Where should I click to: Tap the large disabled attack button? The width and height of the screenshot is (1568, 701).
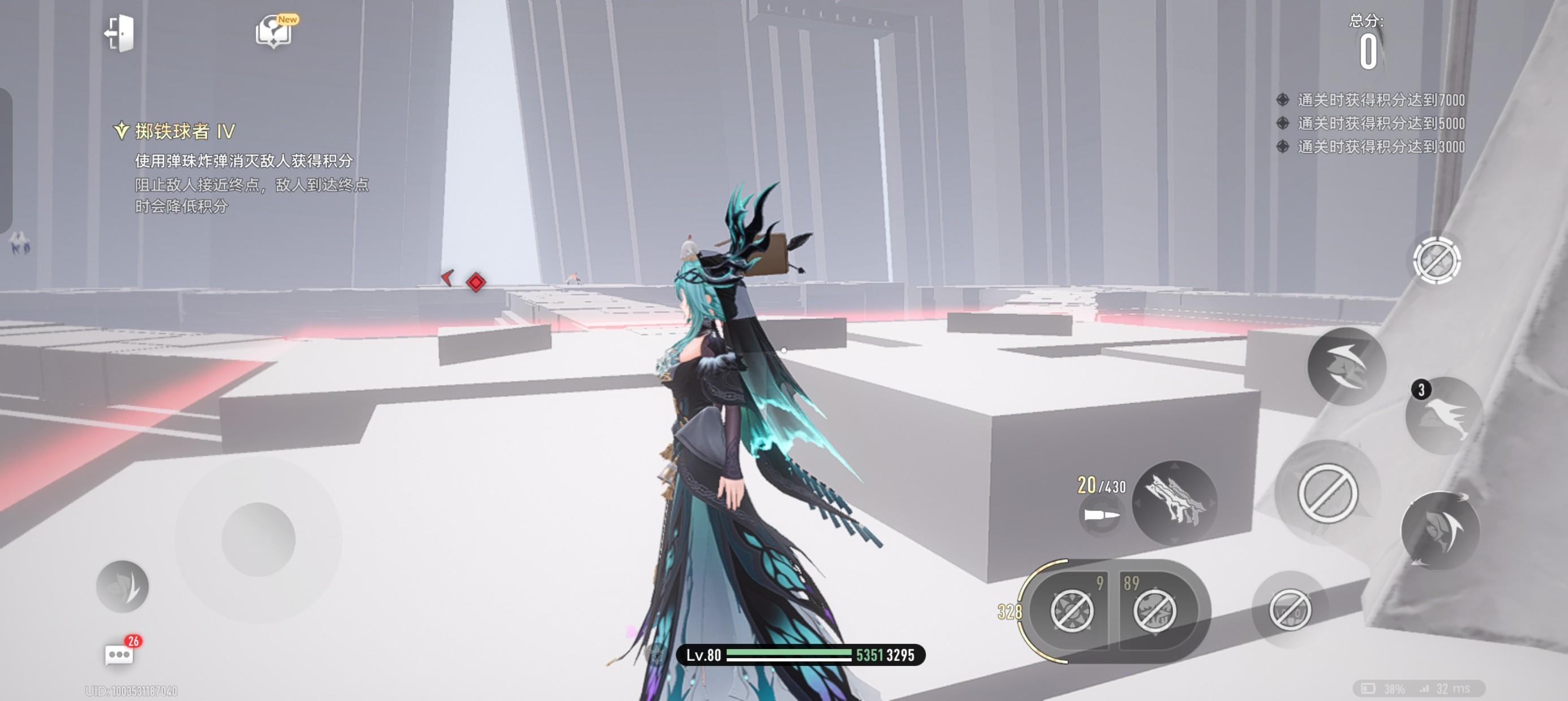[1327, 493]
